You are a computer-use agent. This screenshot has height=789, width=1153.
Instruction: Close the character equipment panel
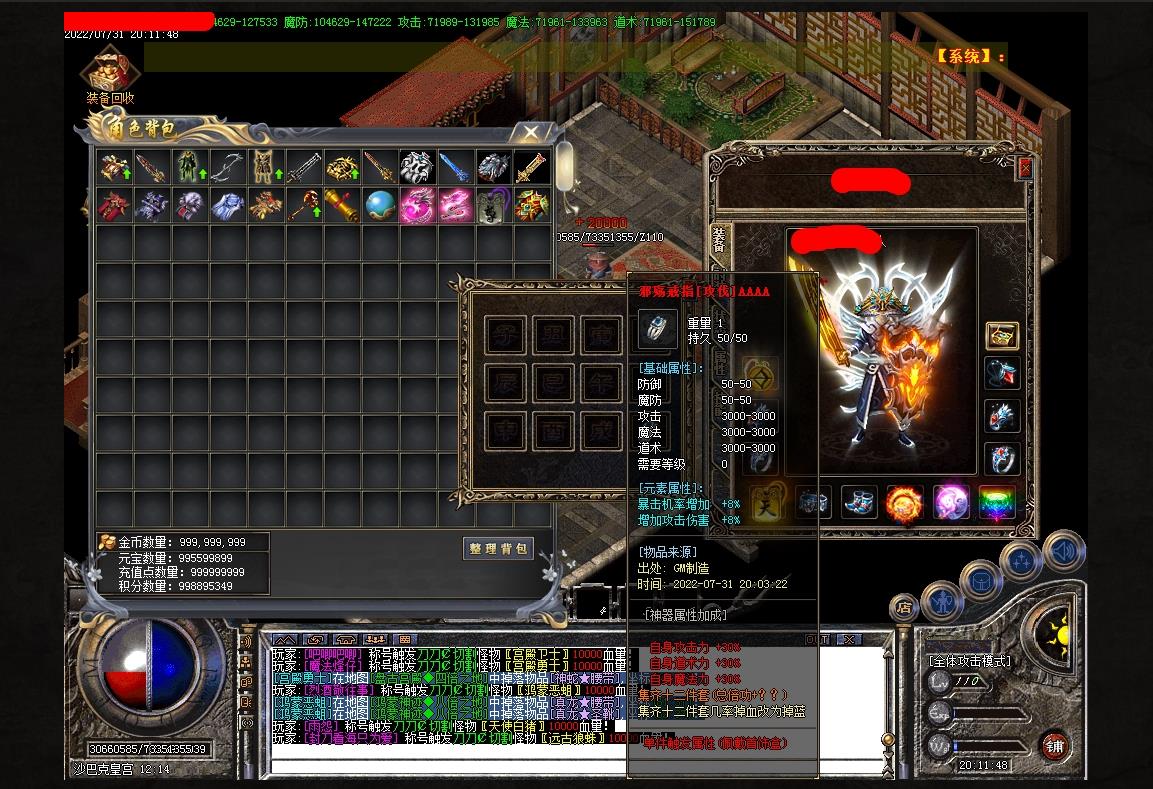[x=1024, y=169]
